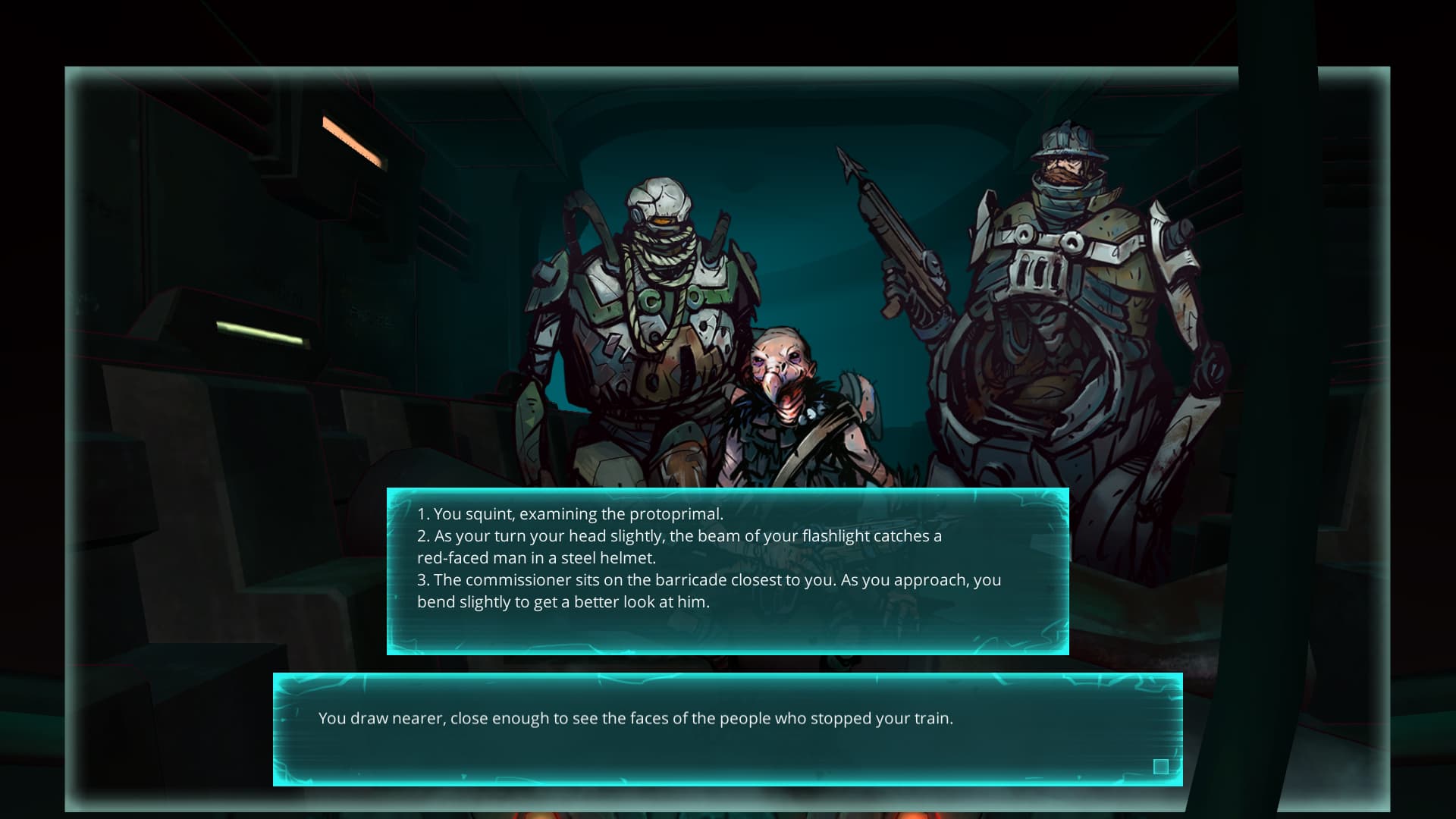The image size is (1456, 819).
Task: Select option 2 about the red-faced man
Action: [679, 547]
